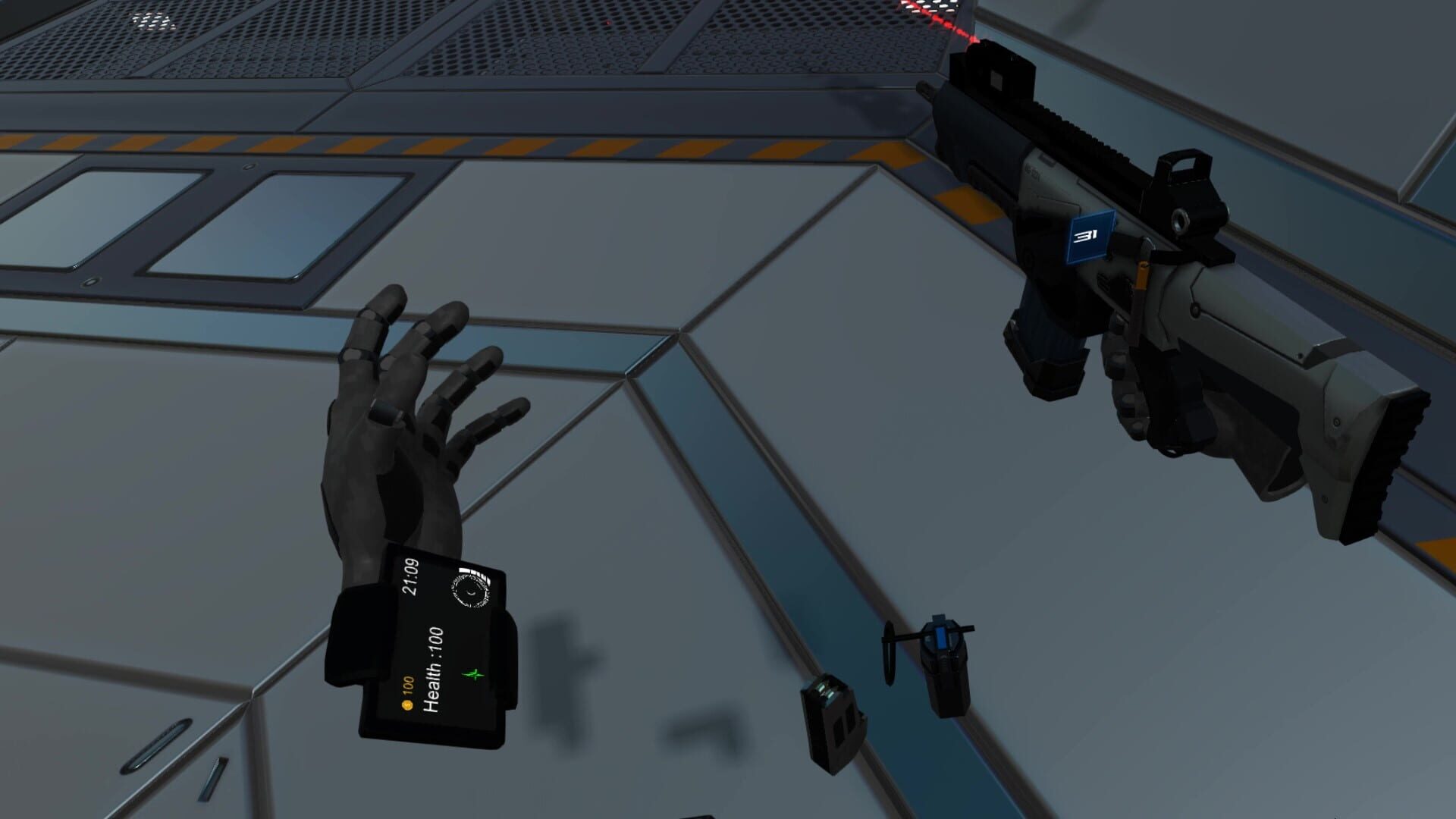Click the yellow coin icon on the wrist display
The image size is (1456, 819).
(406, 705)
